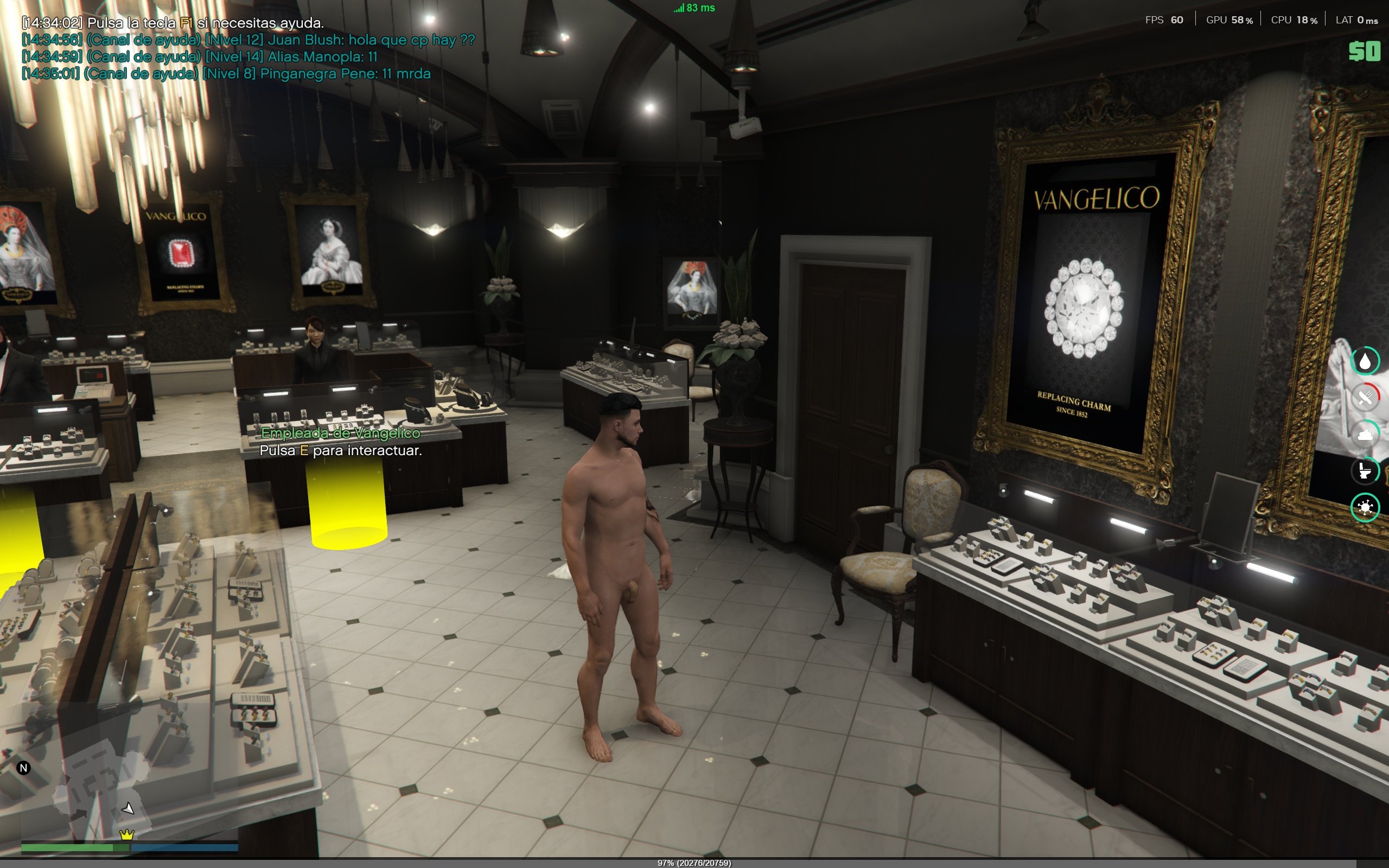Click the virus status icon
Screen dimensions: 1389x868
click(1365, 507)
